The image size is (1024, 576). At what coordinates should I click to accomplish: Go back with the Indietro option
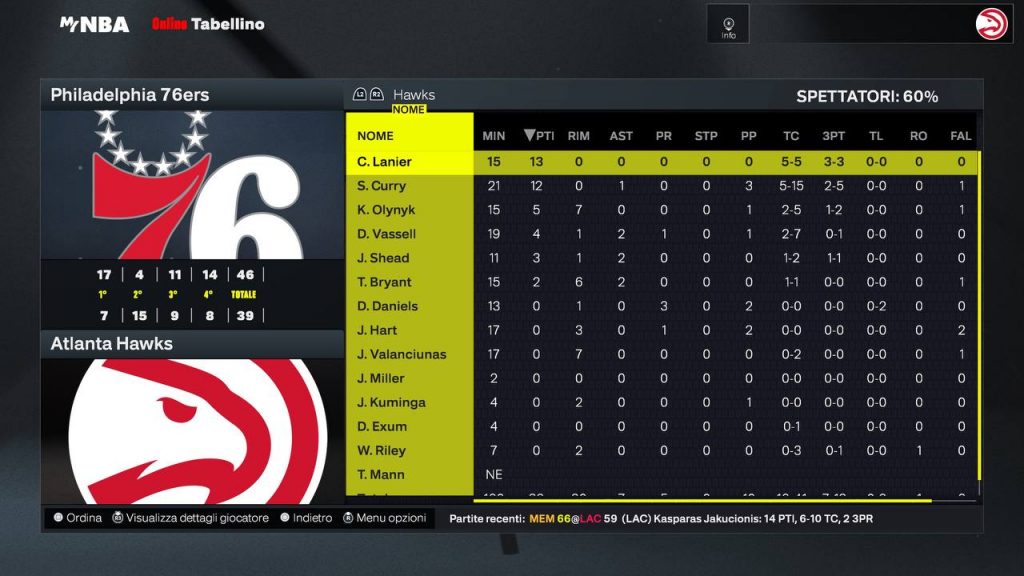tap(306, 518)
